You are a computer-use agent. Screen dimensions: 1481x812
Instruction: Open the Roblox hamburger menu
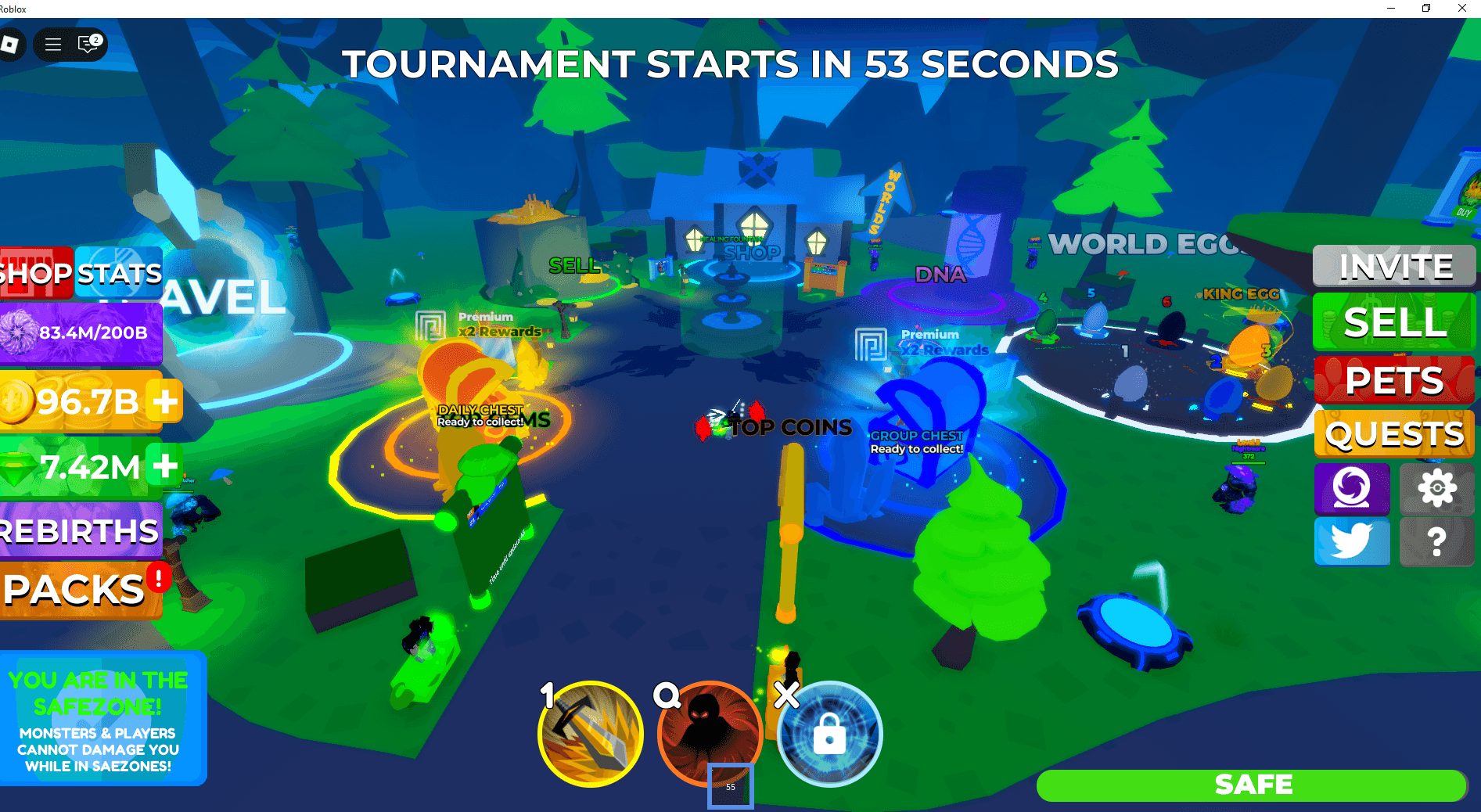pos(52,45)
